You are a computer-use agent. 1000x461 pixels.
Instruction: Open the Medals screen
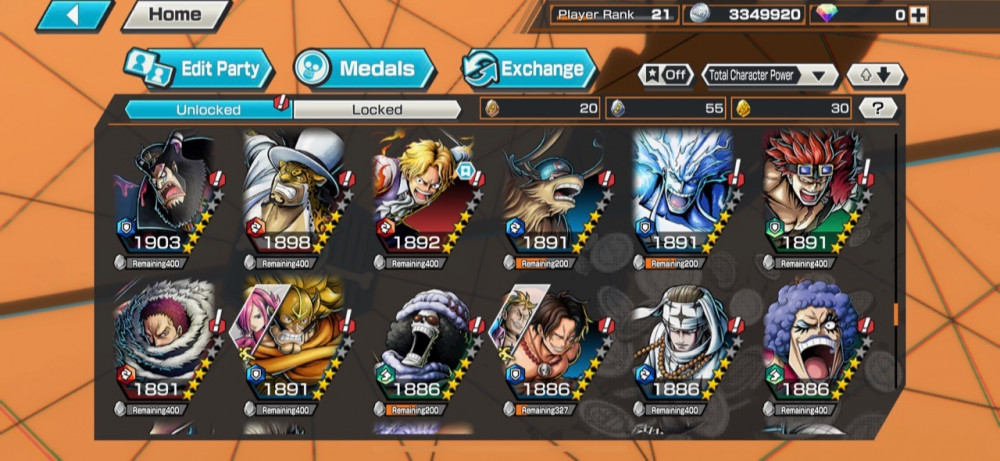point(364,69)
